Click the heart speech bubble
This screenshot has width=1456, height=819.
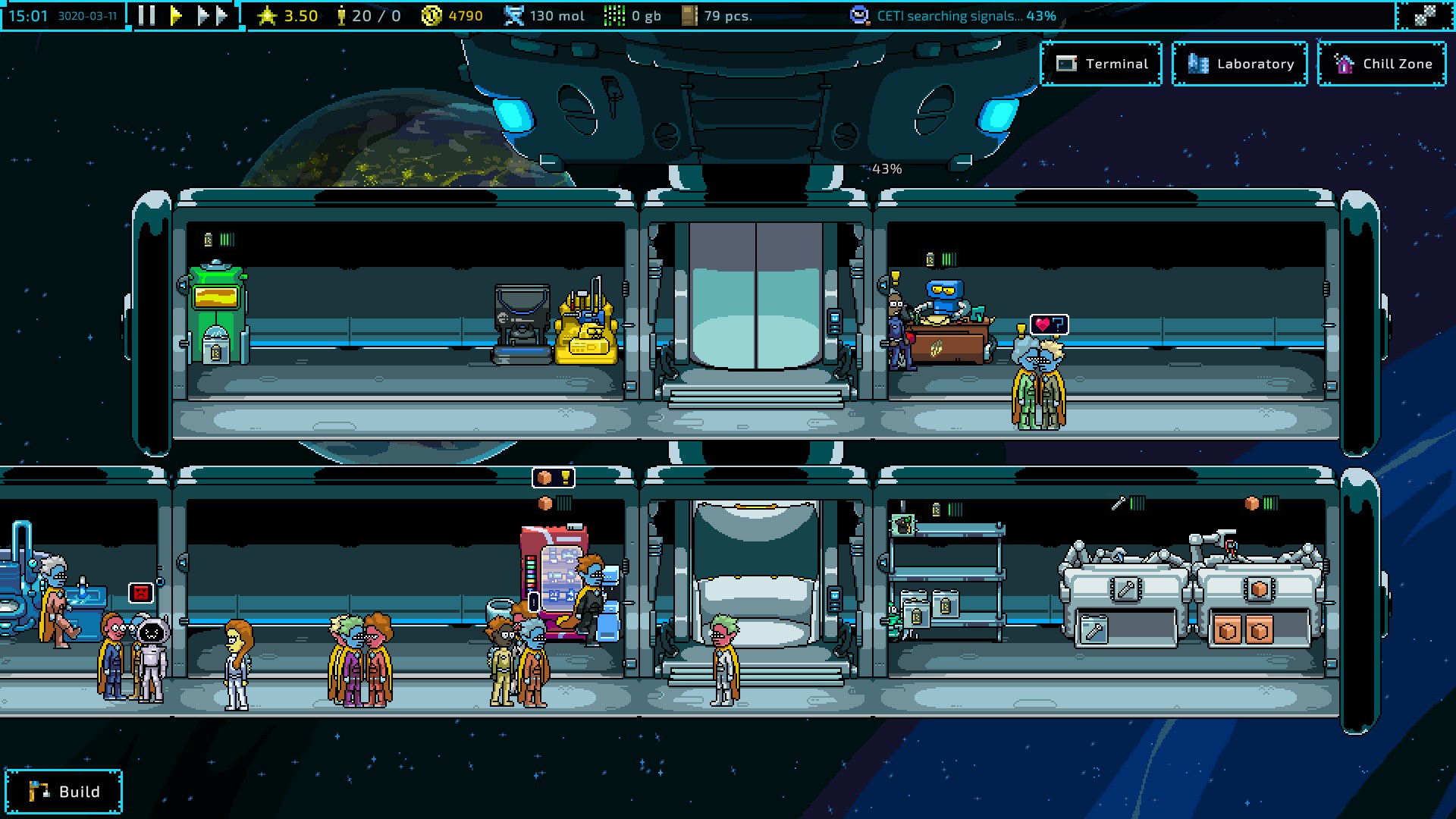[x=1050, y=325]
